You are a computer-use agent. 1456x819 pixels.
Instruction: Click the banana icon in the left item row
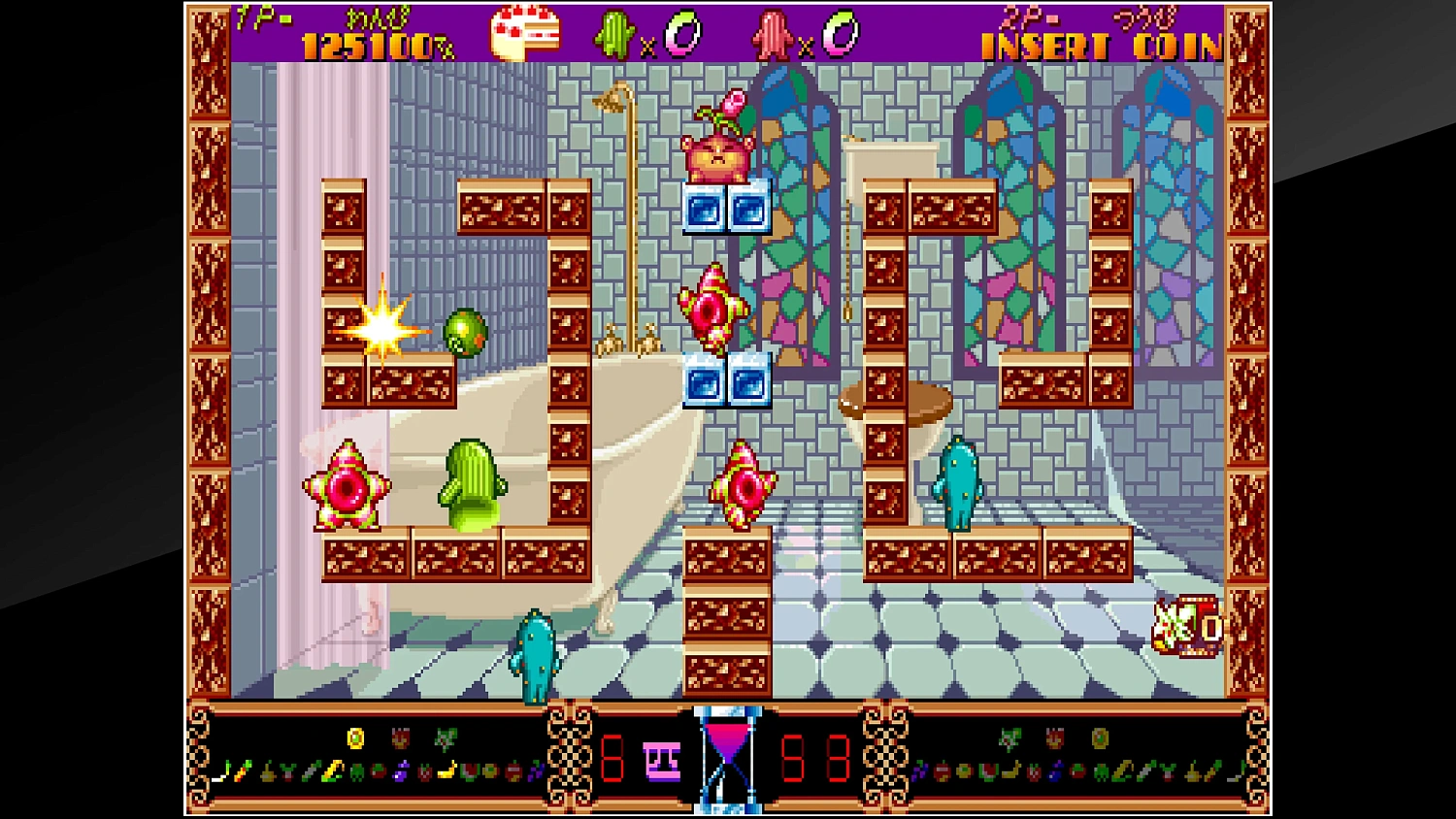click(x=447, y=770)
